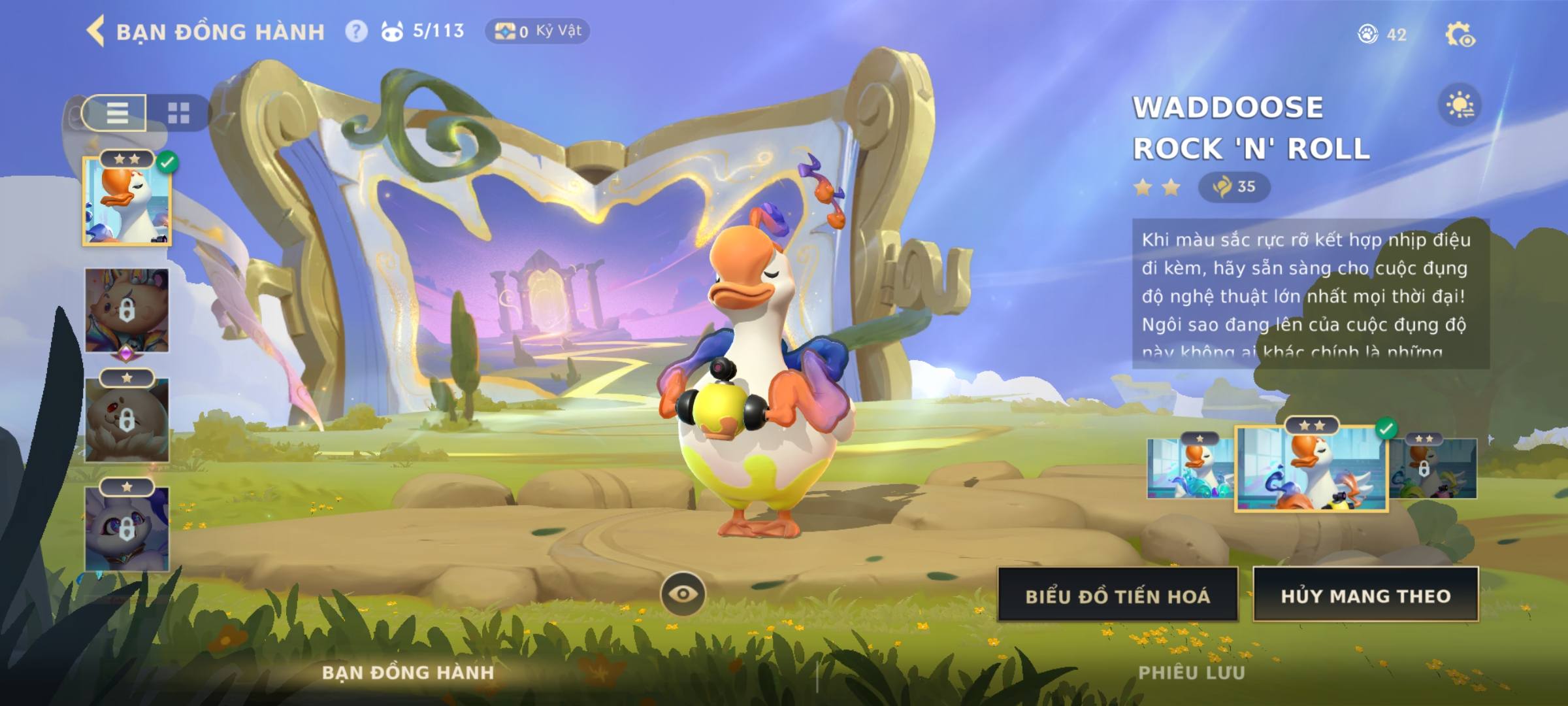The height and width of the screenshot is (706, 1568).
Task: Toggle the eye icon to hide interface
Action: tap(683, 594)
